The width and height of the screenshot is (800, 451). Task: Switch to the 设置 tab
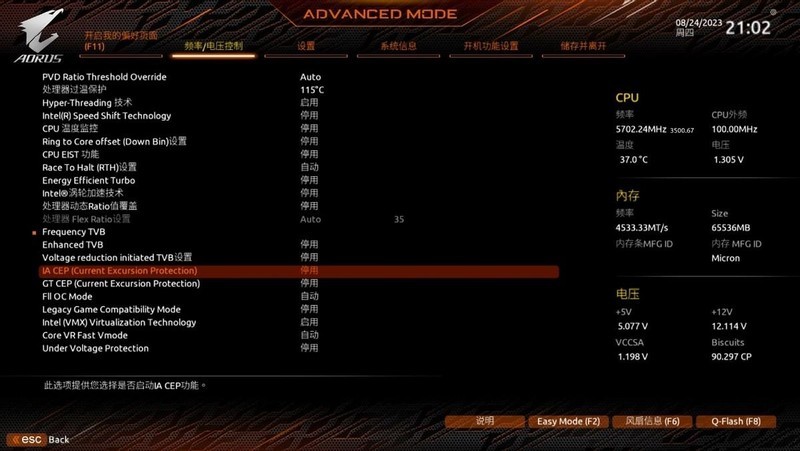pos(306,46)
